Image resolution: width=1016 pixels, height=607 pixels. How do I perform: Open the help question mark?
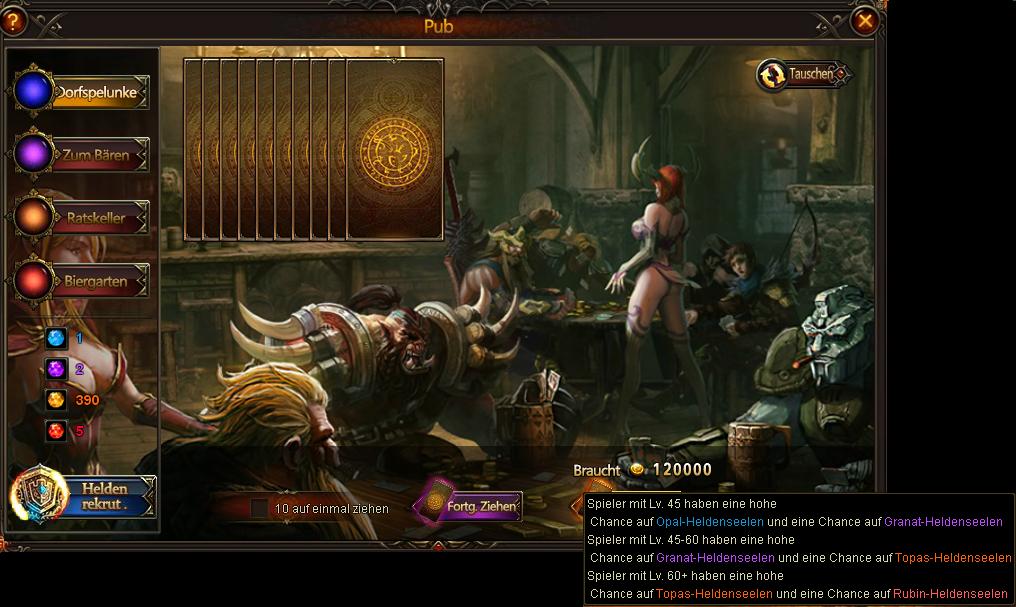(x=14, y=20)
